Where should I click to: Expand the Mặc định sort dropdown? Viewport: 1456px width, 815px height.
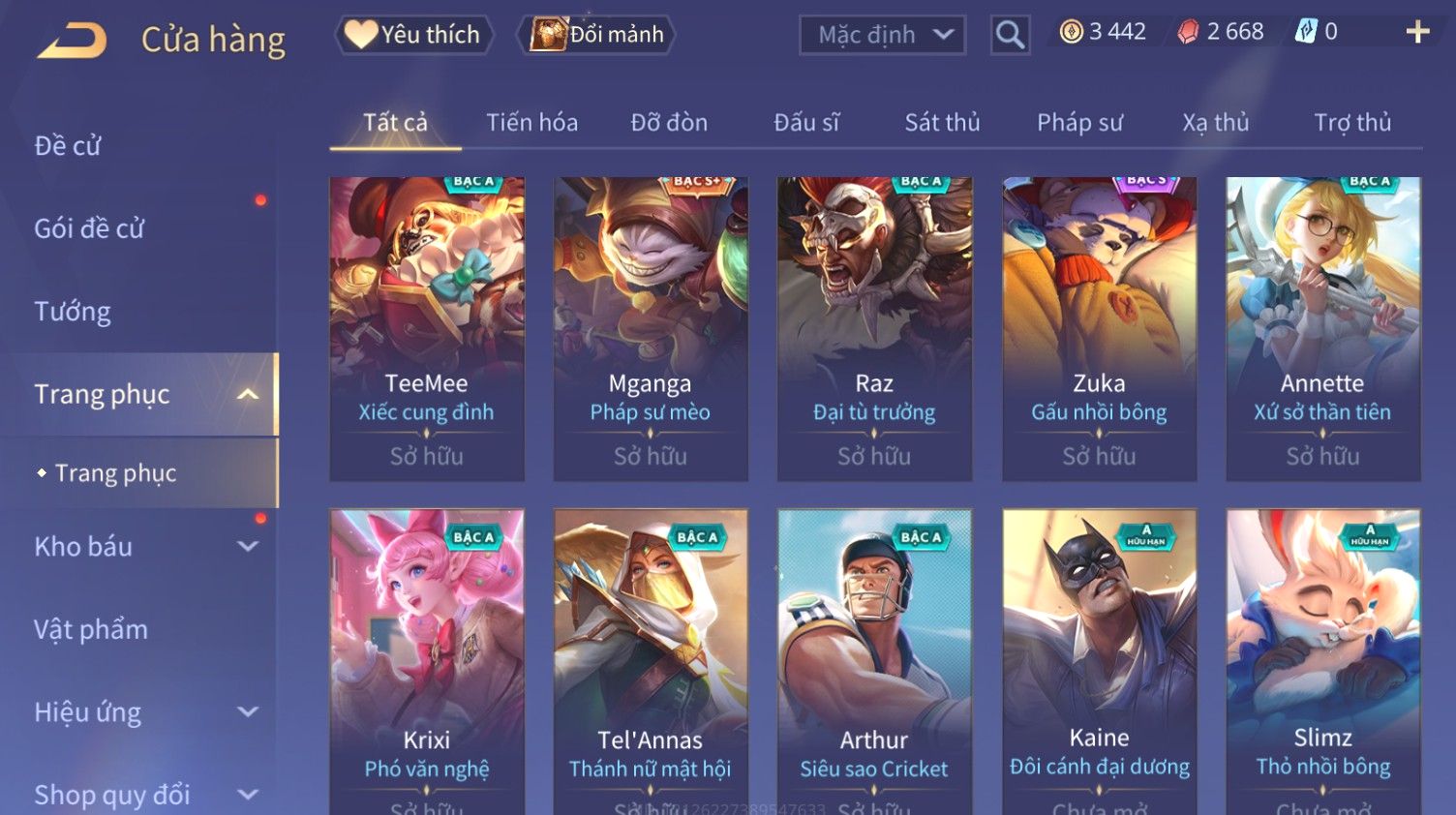pyautogui.click(x=882, y=36)
